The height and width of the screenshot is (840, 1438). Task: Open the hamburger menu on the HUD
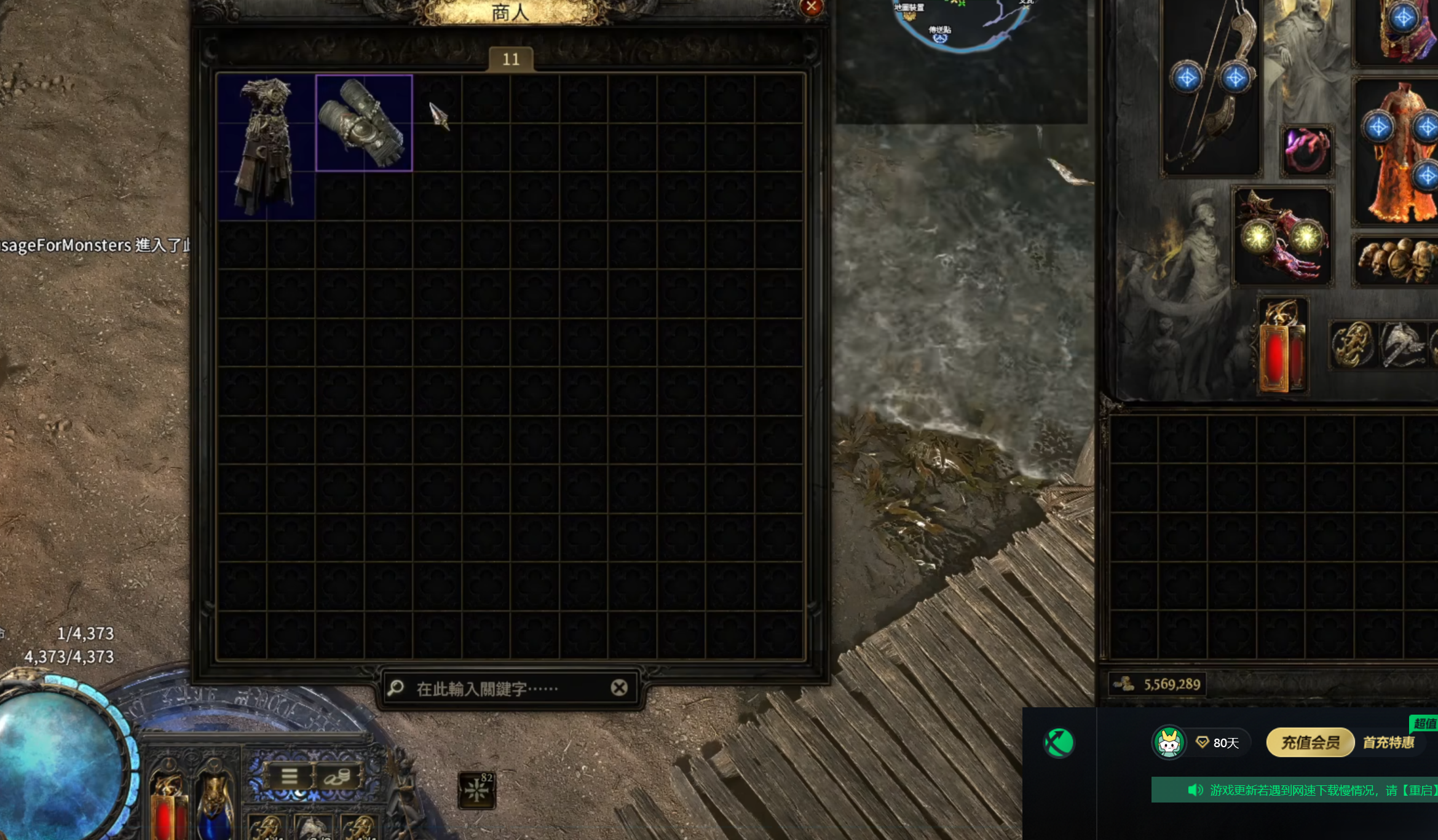[x=289, y=776]
